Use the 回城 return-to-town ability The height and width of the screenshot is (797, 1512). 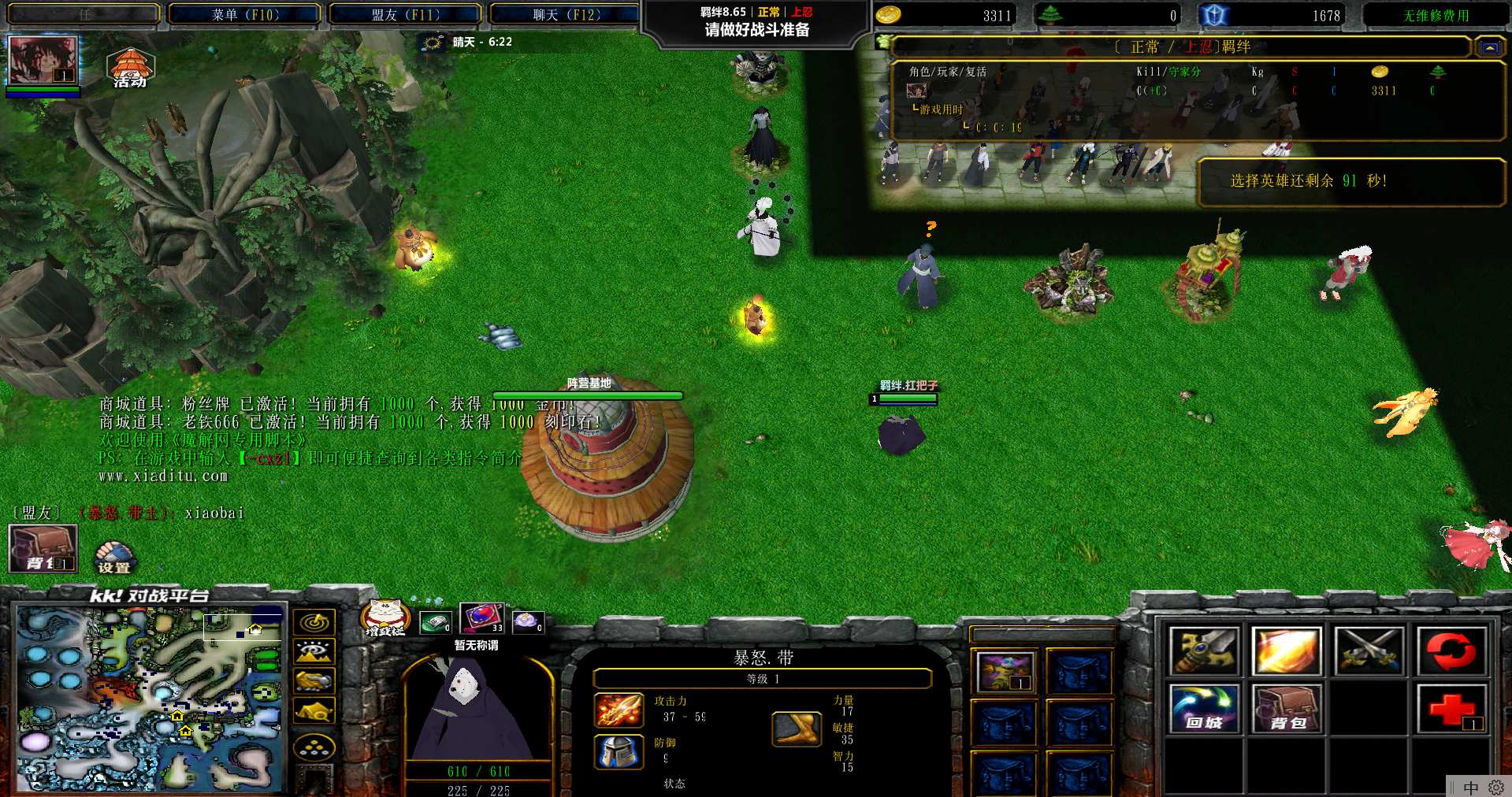(x=1204, y=709)
